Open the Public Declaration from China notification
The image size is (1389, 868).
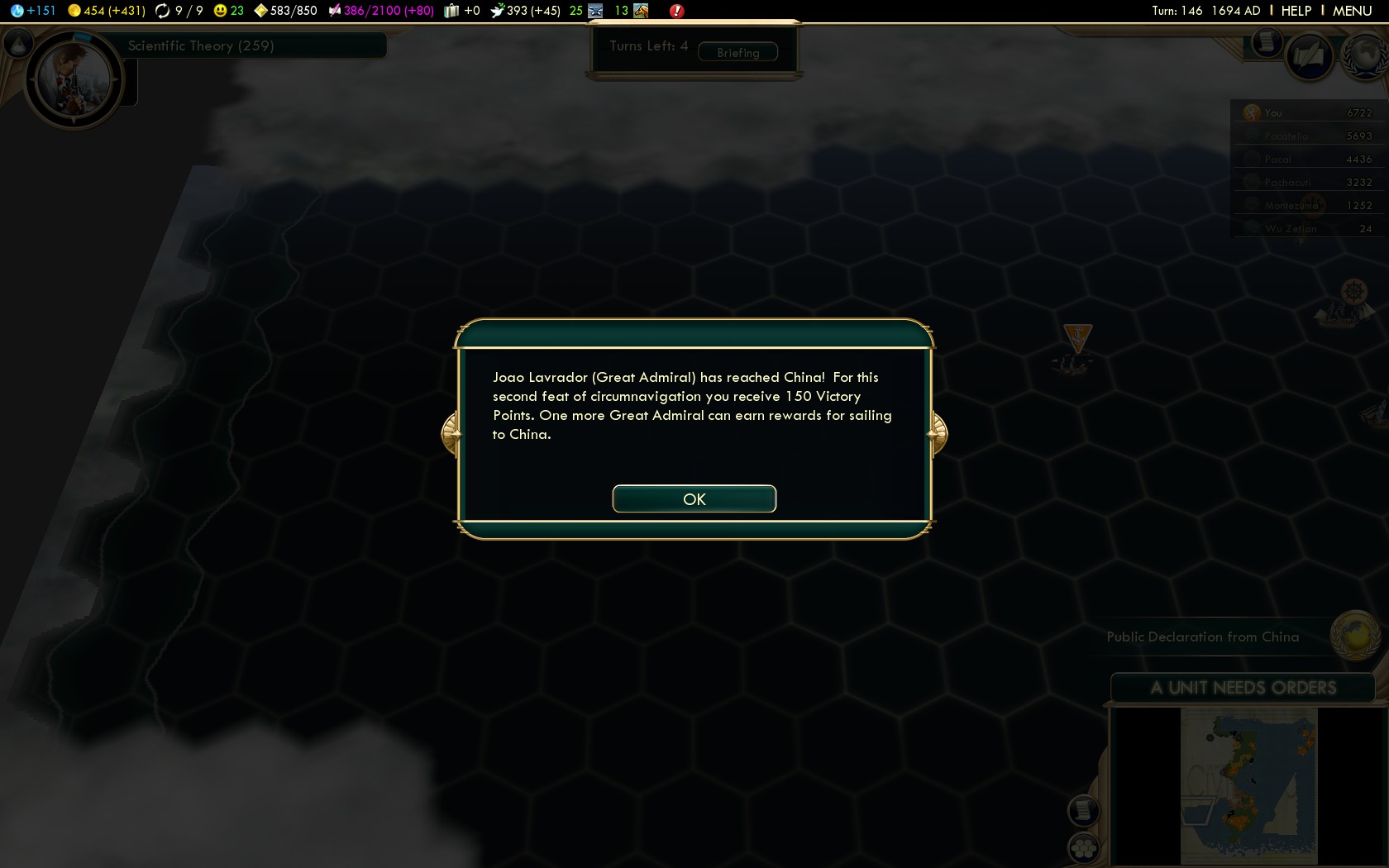1202,637
